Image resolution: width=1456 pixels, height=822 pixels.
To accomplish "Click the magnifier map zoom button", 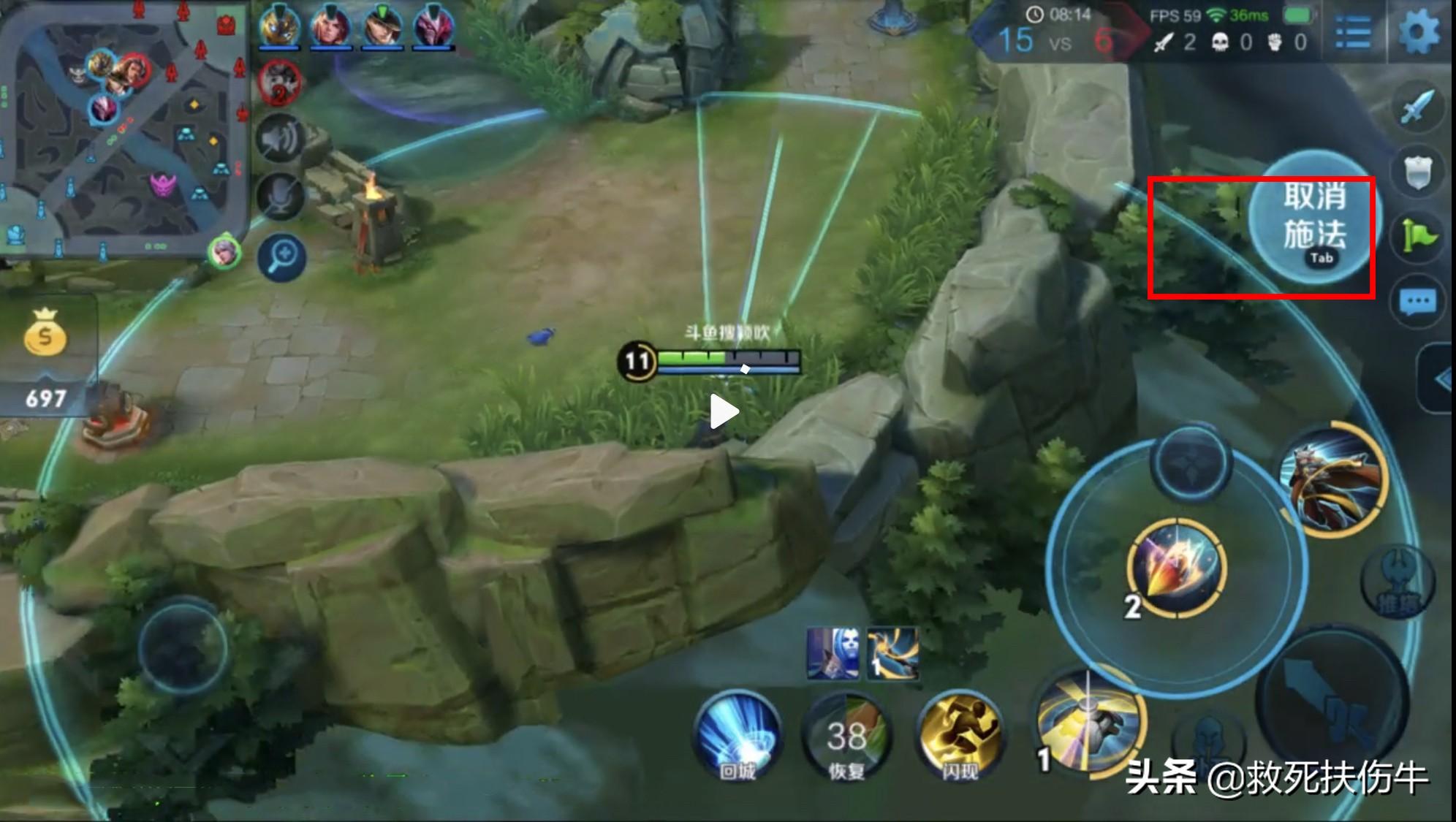I will point(282,257).
